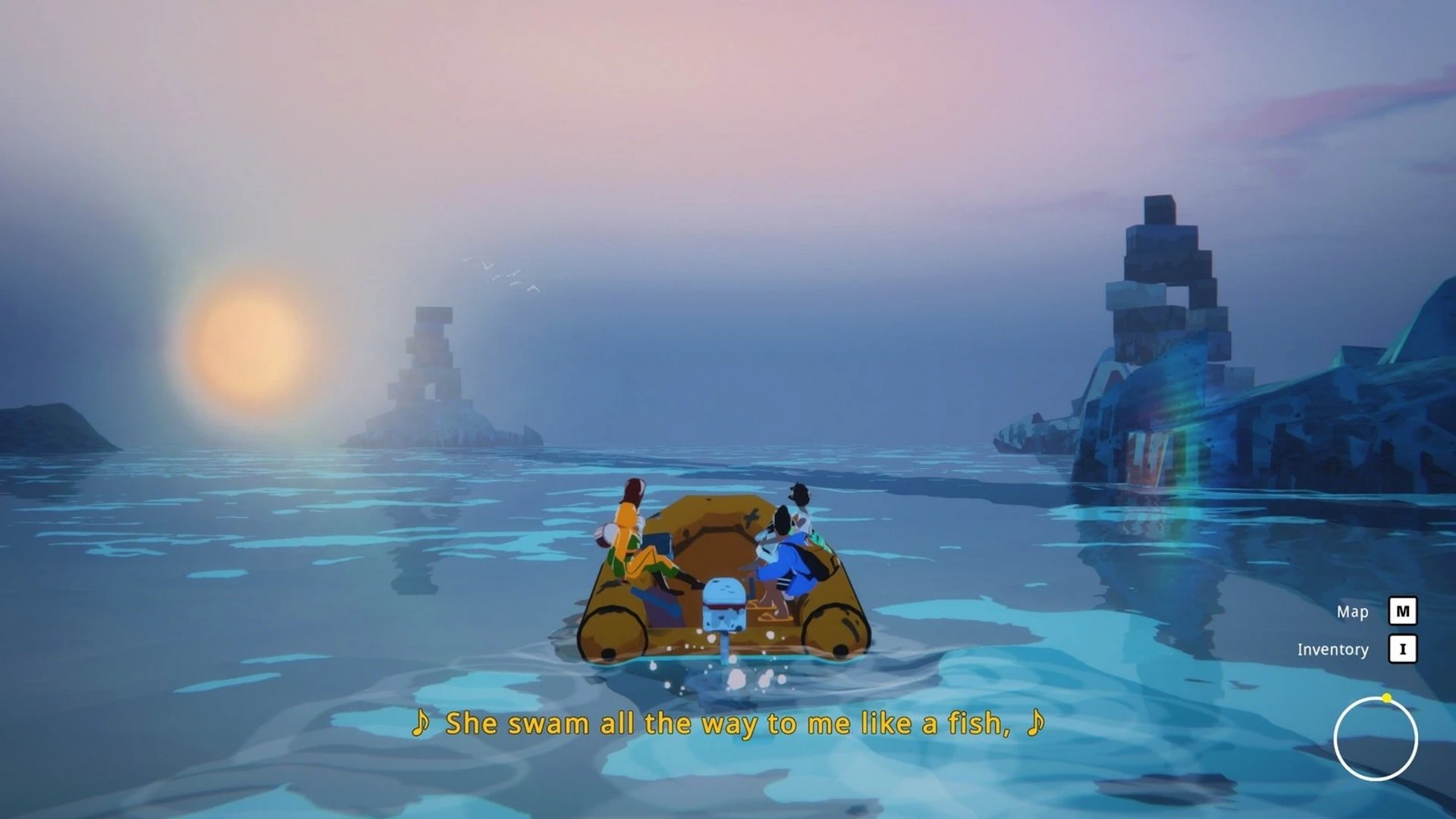1456x819 pixels.
Task: Click the circular compass indicator
Action: tap(1375, 739)
